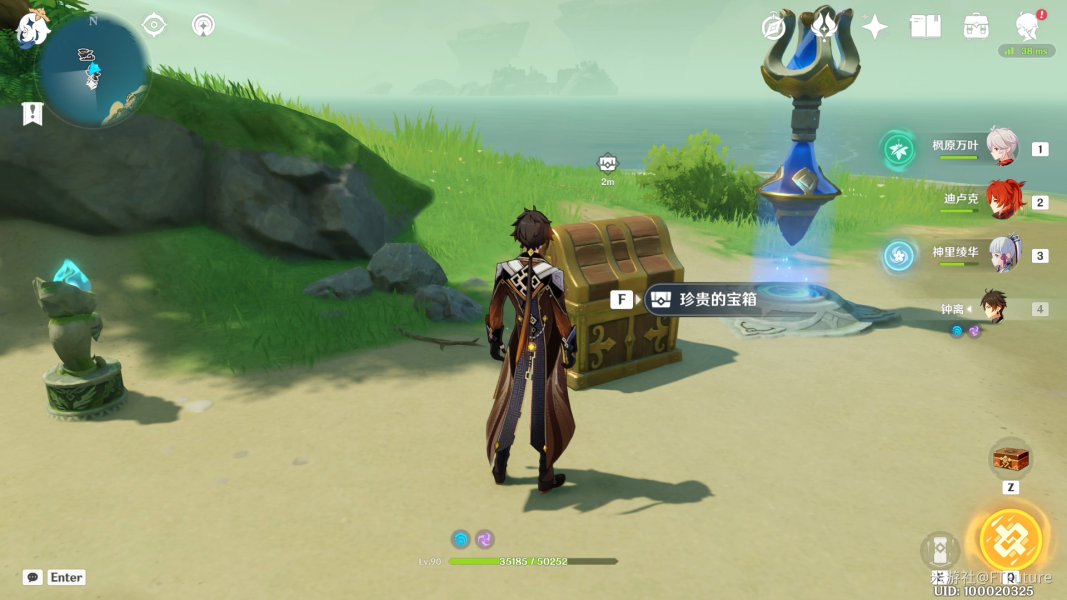Open the quest banner with exclamation mark

[x=32, y=114]
